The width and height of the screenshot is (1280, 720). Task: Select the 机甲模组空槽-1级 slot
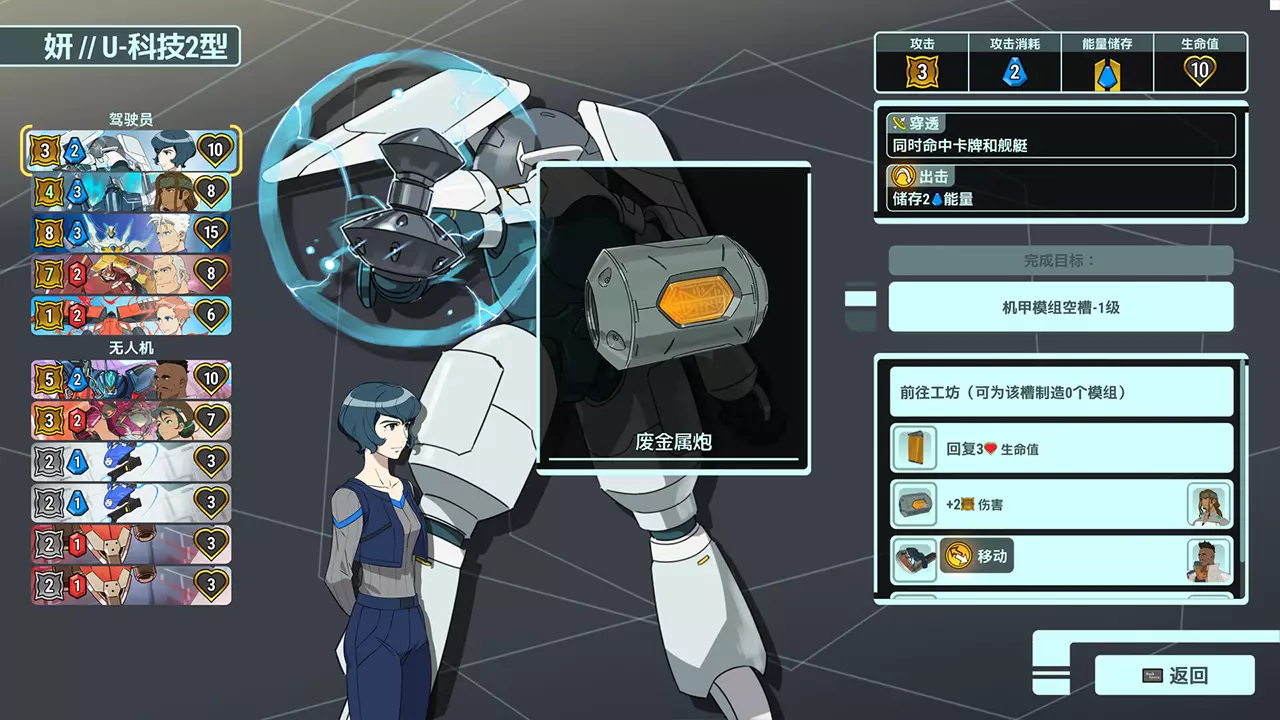[x=1059, y=306]
